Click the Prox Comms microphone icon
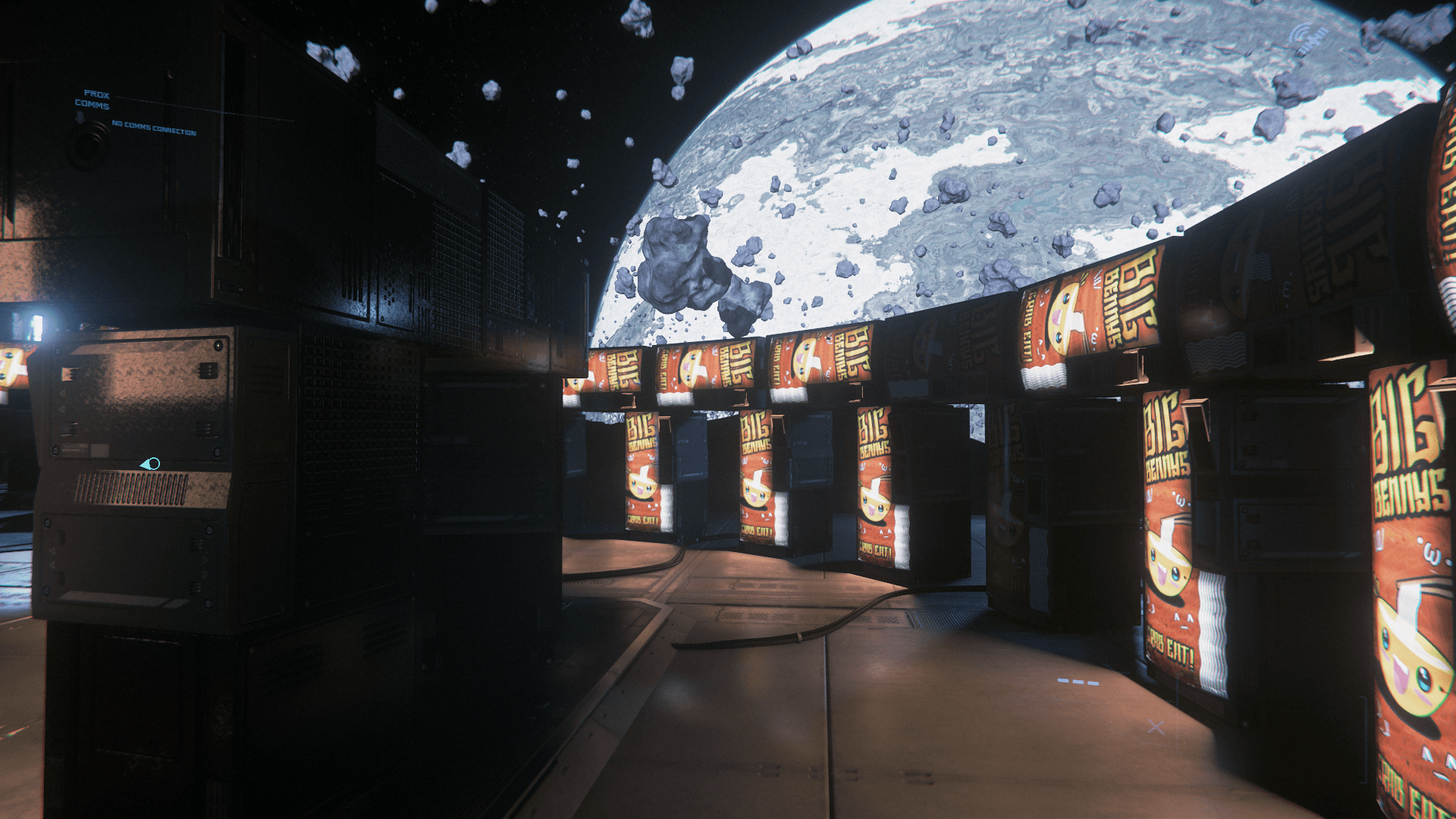 pos(80,118)
